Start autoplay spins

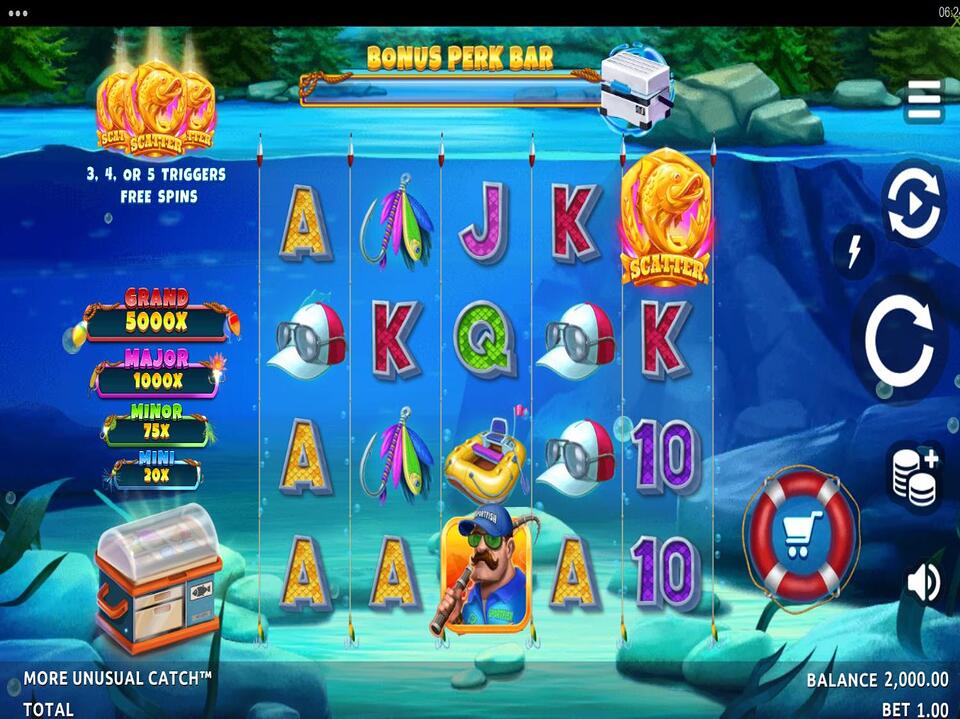pos(913,204)
